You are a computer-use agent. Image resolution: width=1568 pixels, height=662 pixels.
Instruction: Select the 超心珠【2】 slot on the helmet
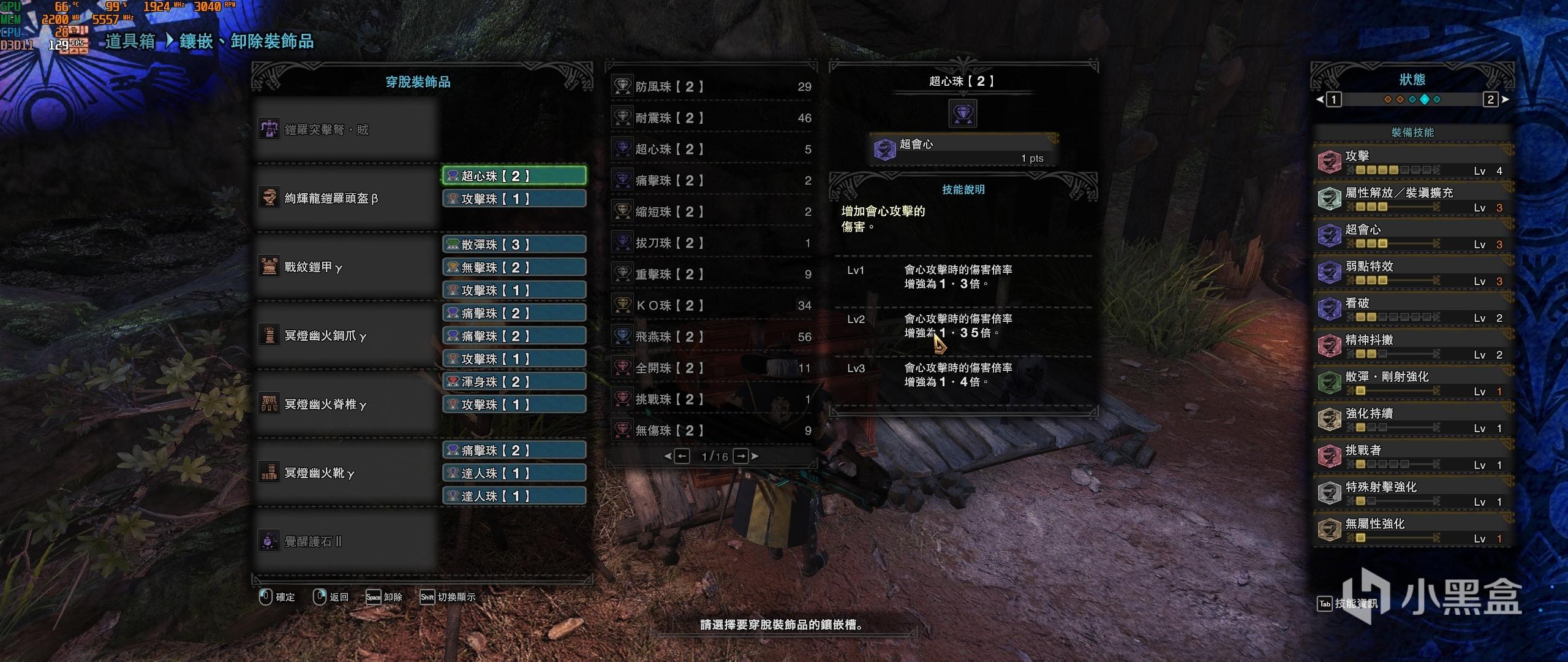(x=514, y=176)
